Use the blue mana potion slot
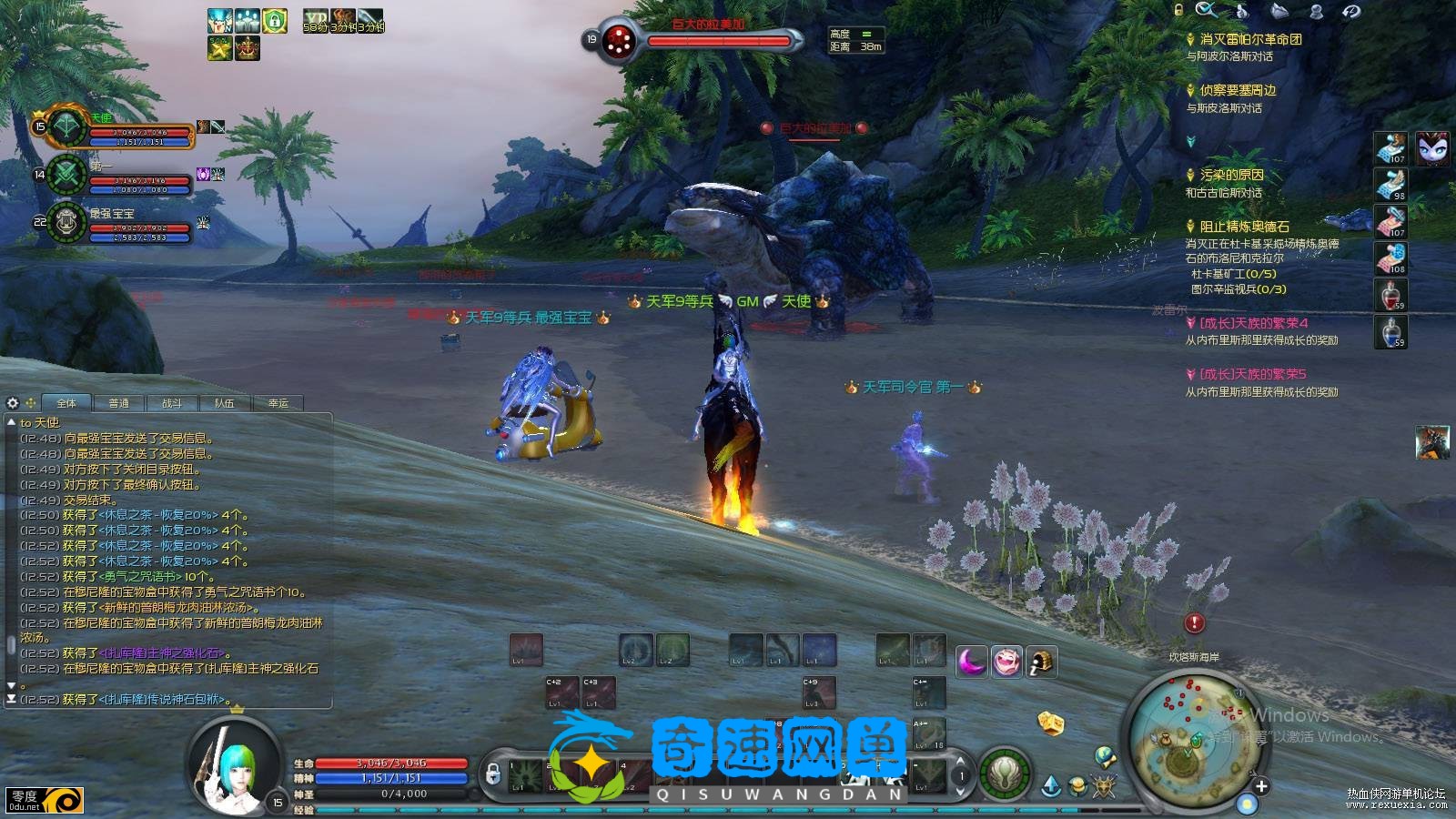Image resolution: width=1456 pixels, height=819 pixels. (1390, 332)
